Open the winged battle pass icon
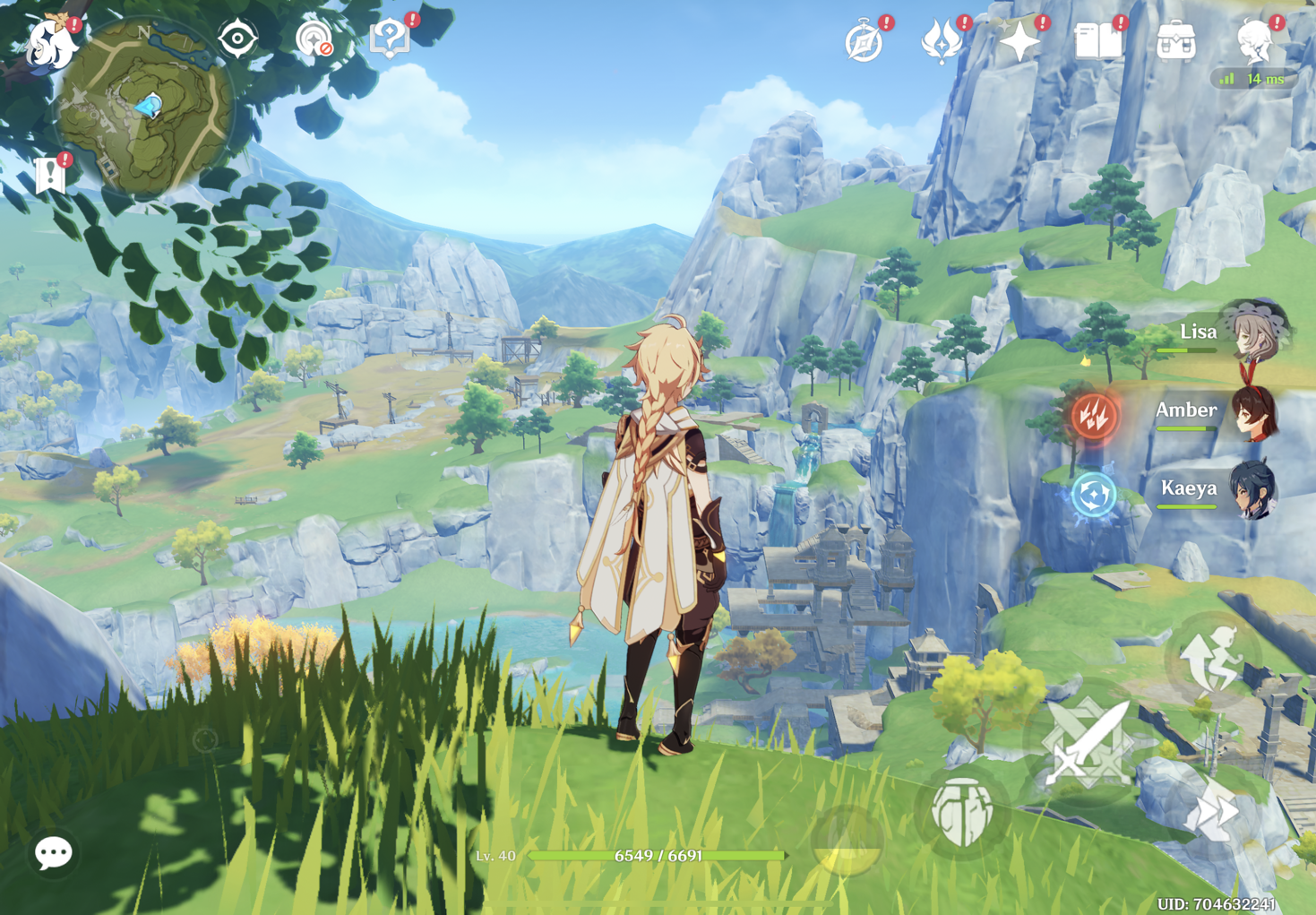1316x915 pixels. pos(942,42)
